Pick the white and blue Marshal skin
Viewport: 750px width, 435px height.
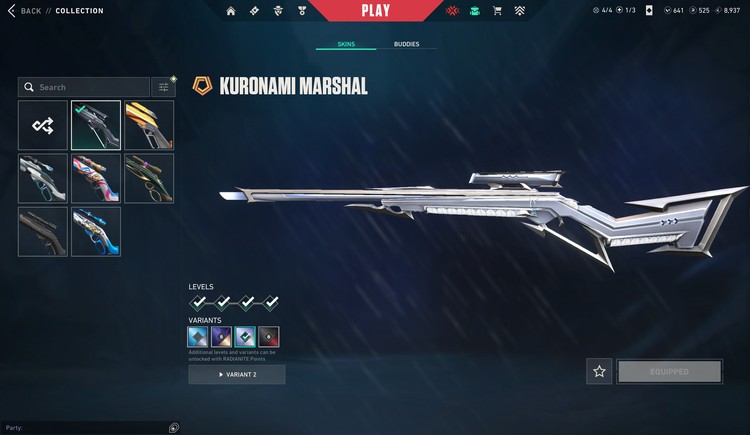click(x=96, y=231)
